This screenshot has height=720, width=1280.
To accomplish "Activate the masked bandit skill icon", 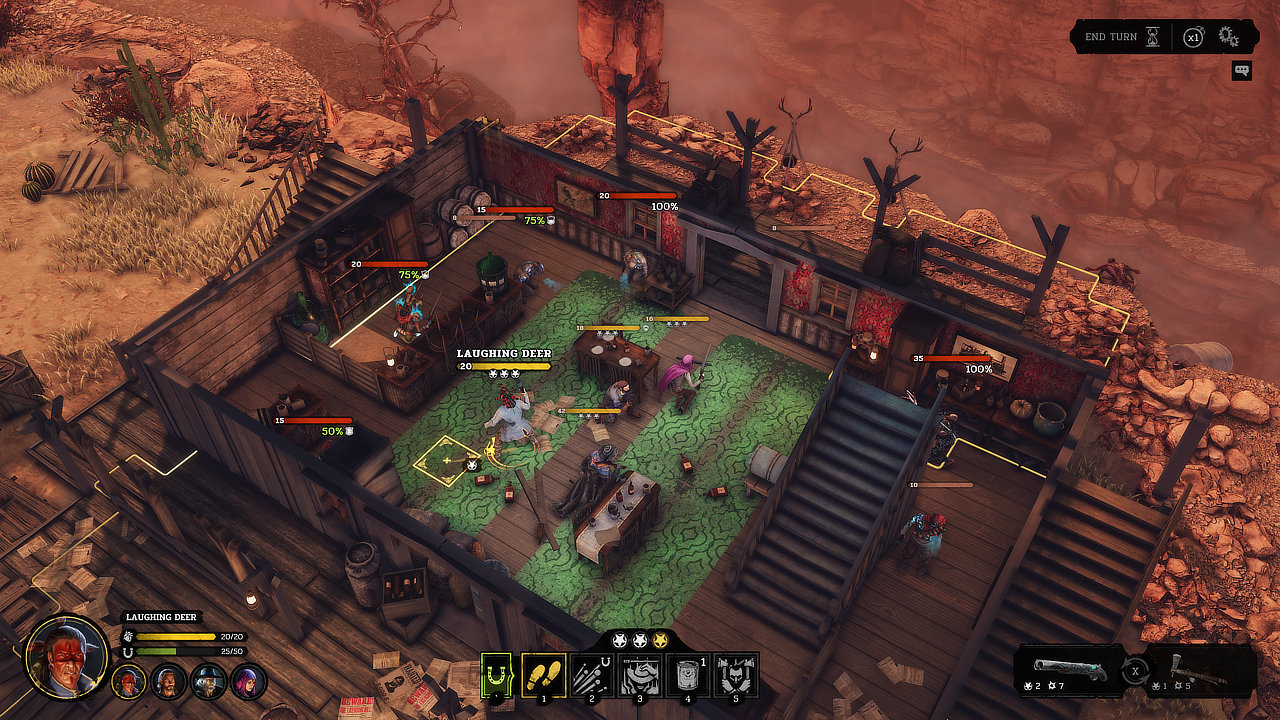I will point(638,675).
